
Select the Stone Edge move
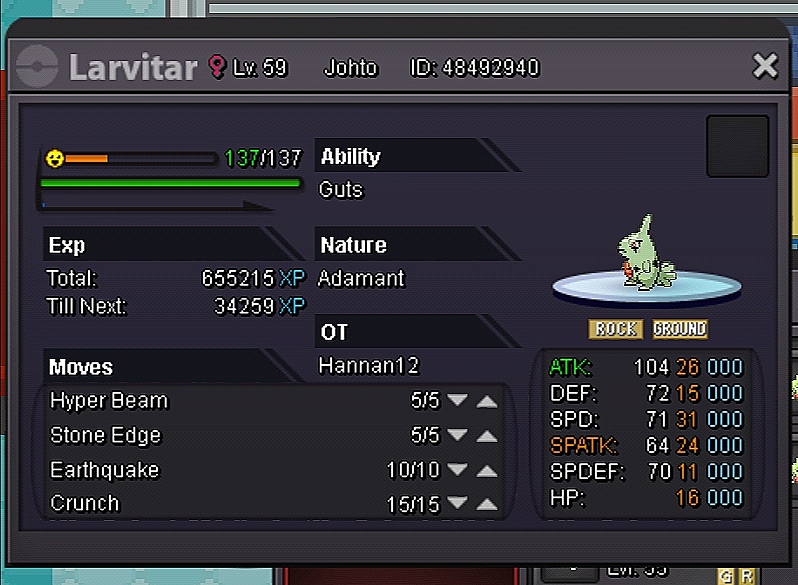(x=105, y=436)
